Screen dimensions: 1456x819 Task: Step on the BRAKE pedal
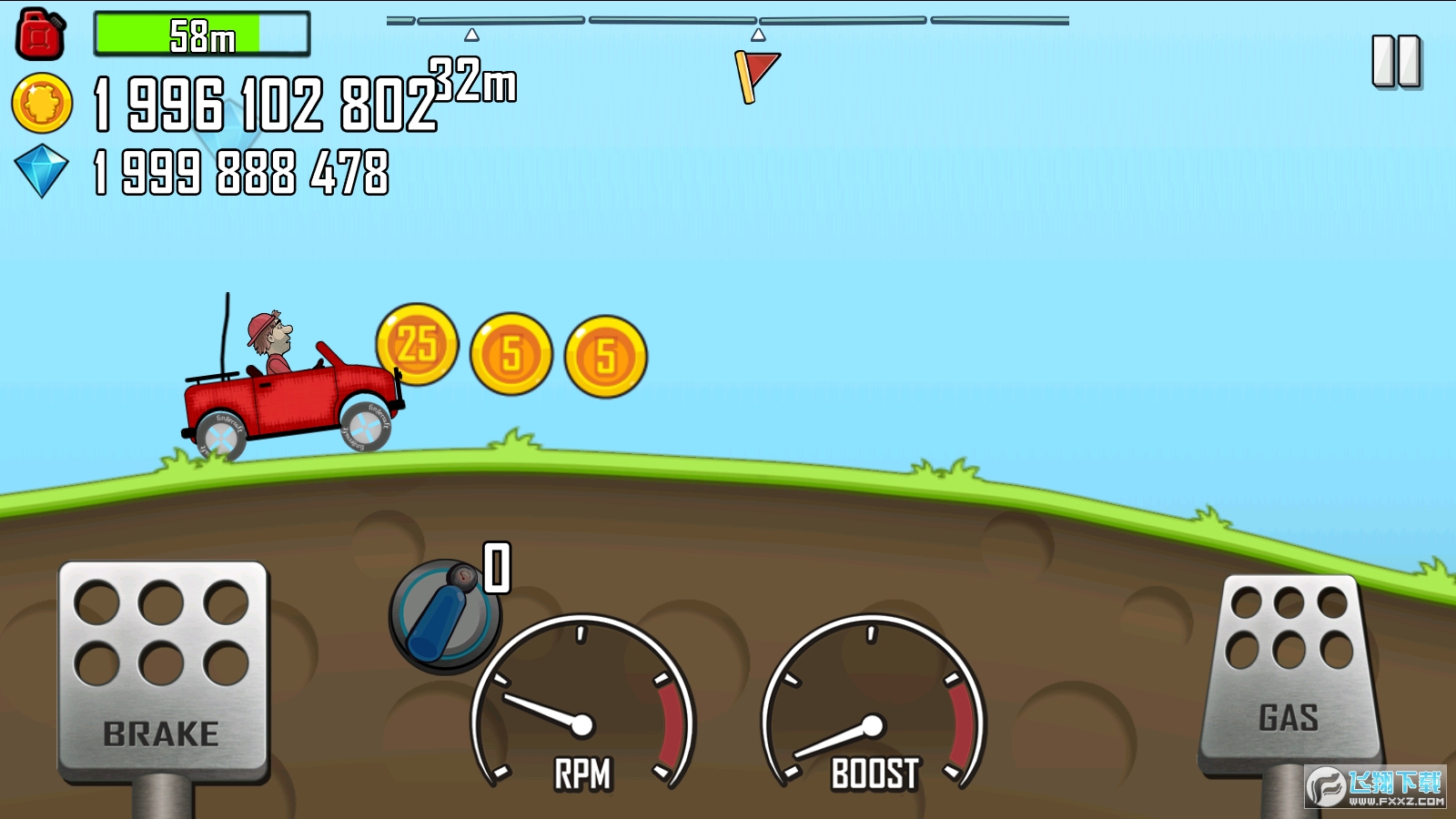(x=163, y=671)
